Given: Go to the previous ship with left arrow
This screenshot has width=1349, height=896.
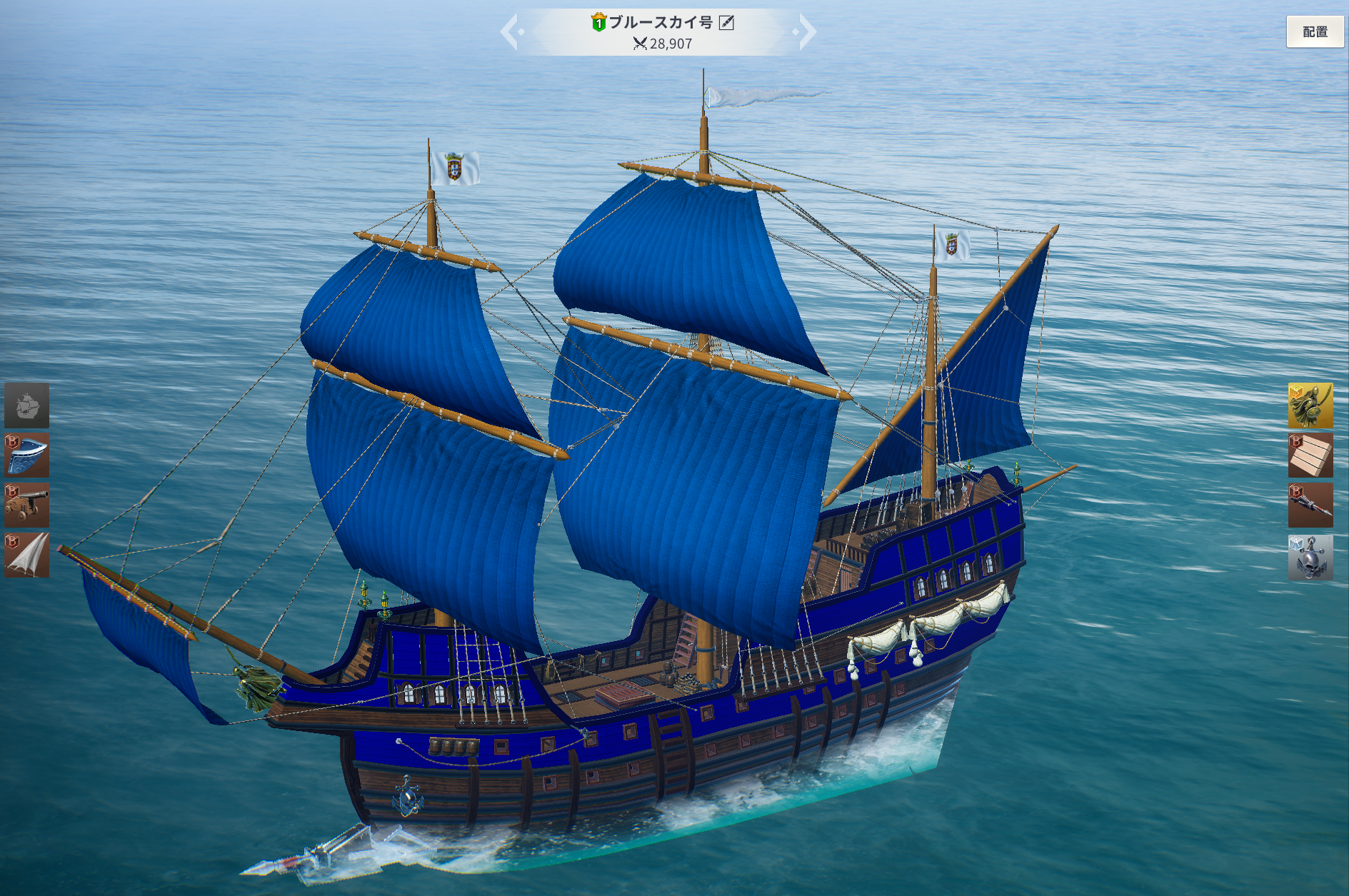Looking at the screenshot, I should (510, 32).
